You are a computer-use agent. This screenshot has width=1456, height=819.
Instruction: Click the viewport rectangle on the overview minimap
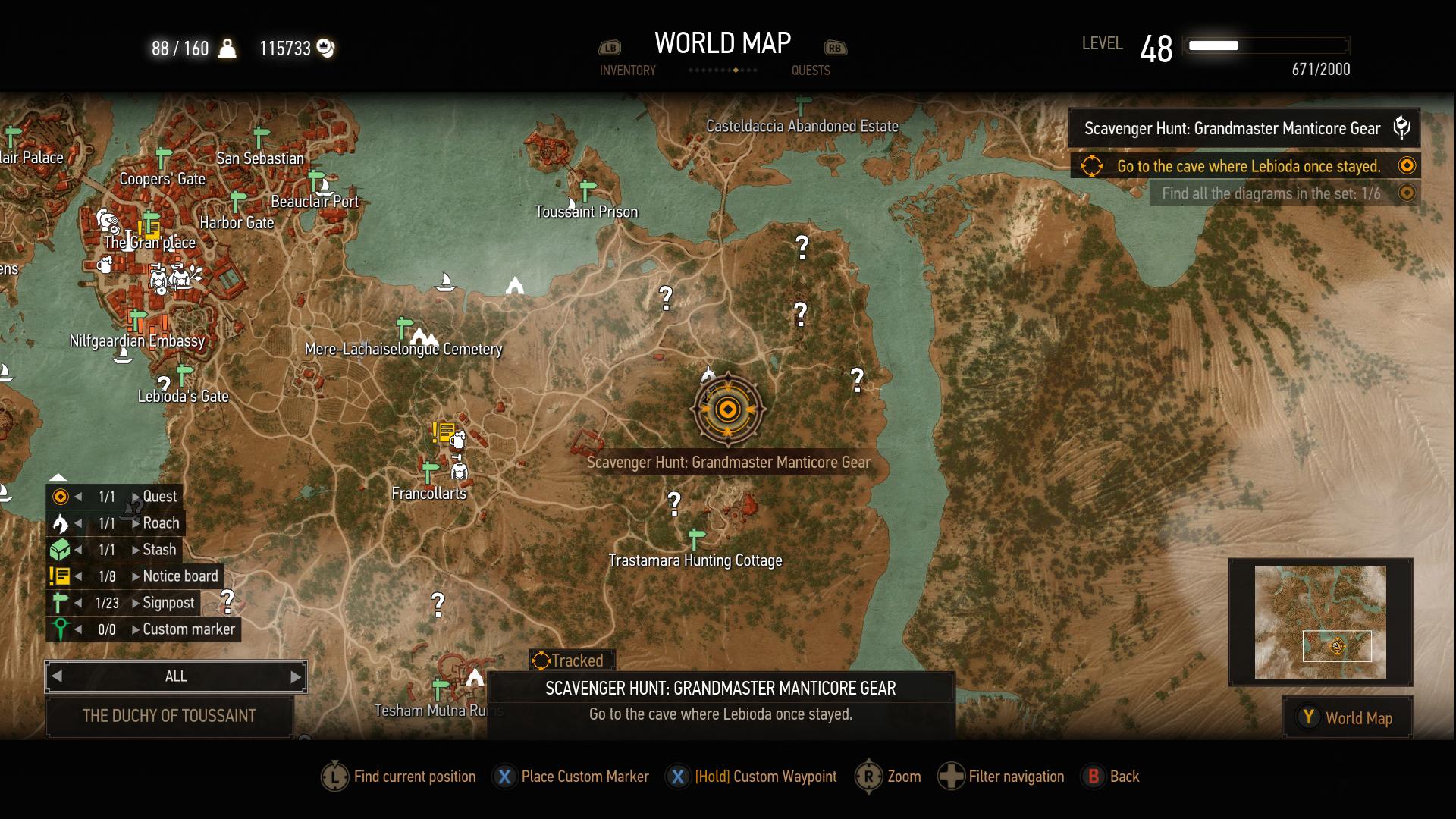point(1338,646)
